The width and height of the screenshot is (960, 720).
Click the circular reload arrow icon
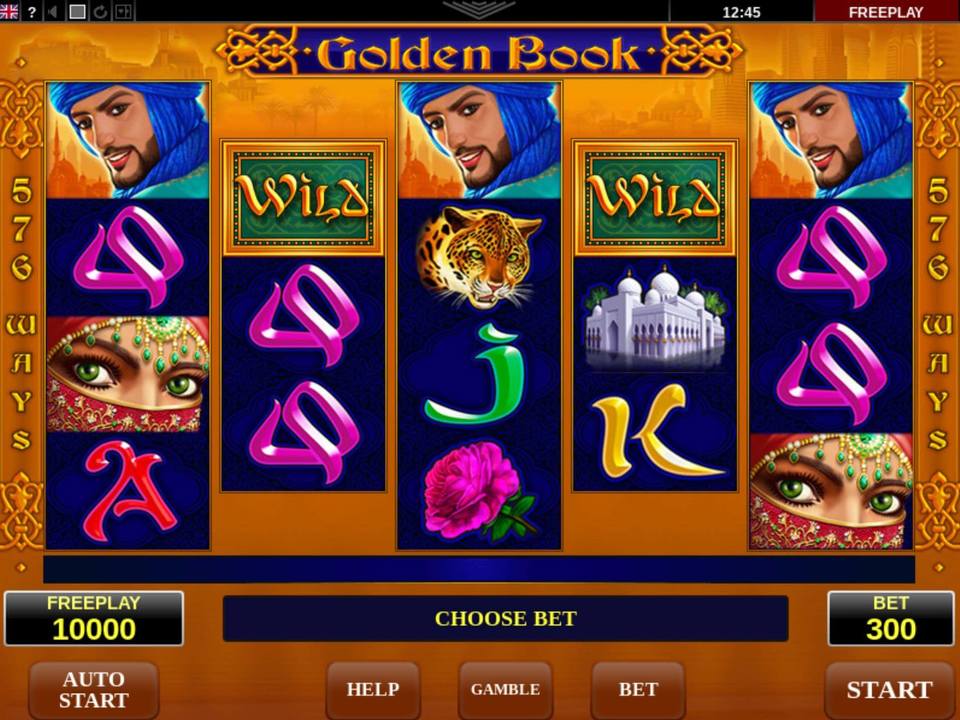coord(100,12)
